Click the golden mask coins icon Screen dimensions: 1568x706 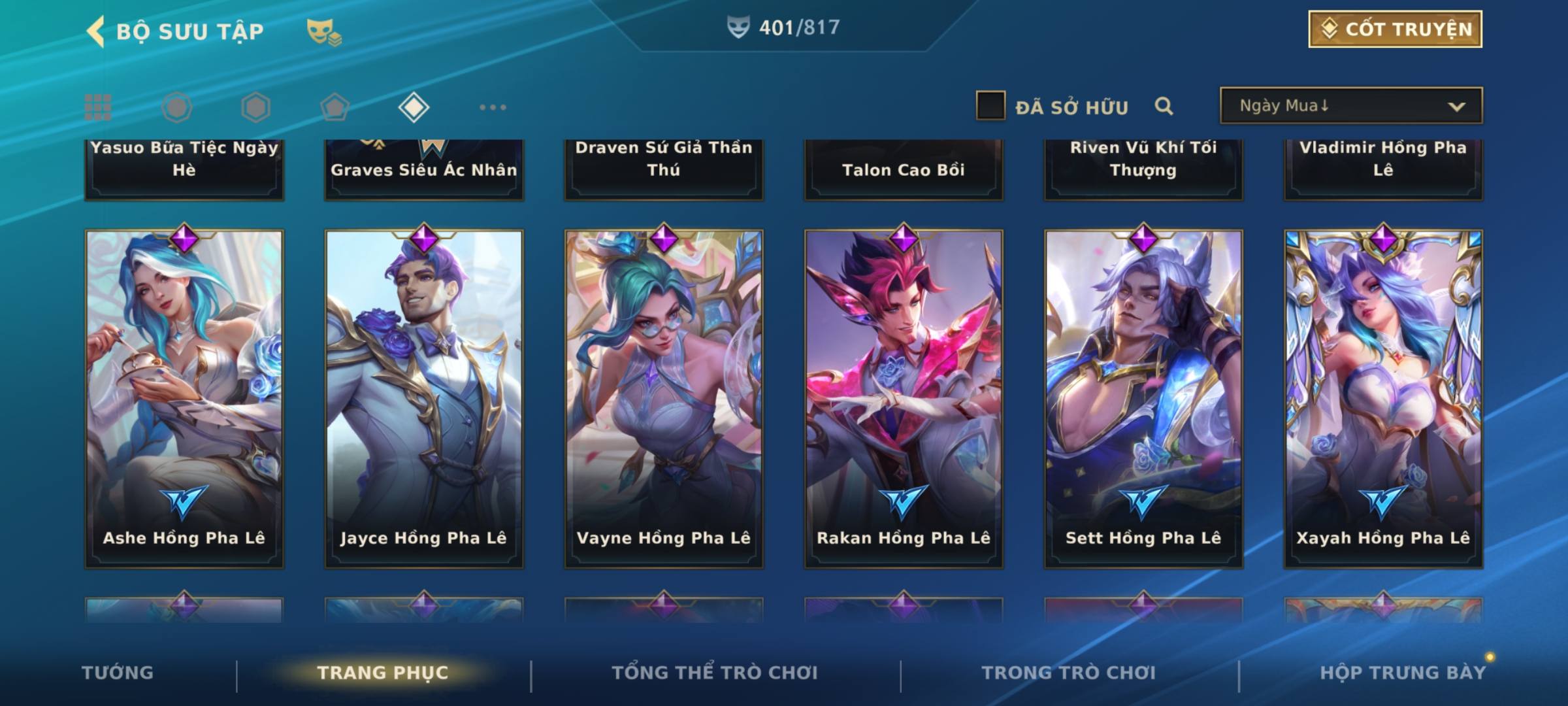pyautogui.click(x=323, y=32)
